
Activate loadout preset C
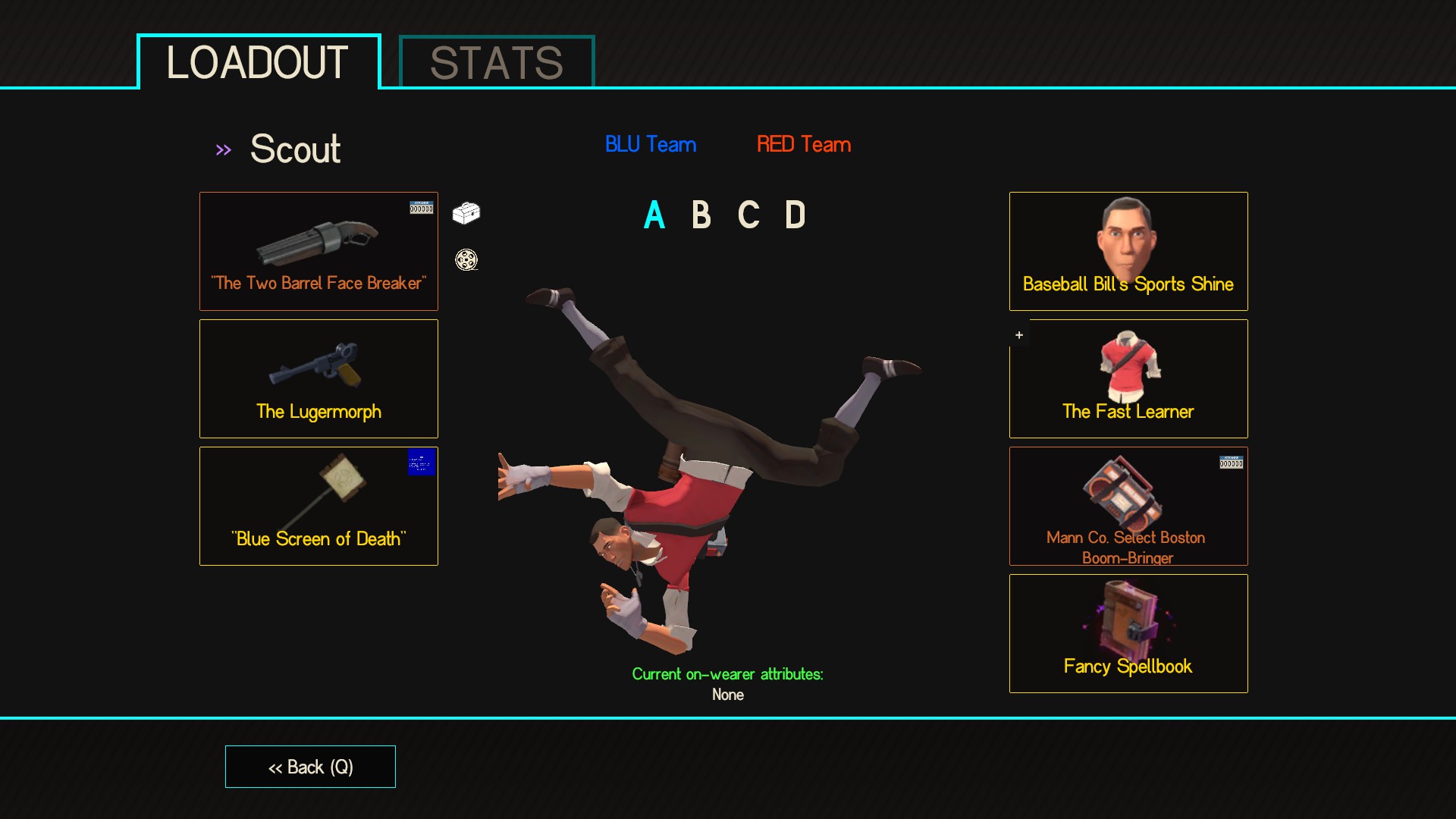pyautogui.click(x=748, y=215)
